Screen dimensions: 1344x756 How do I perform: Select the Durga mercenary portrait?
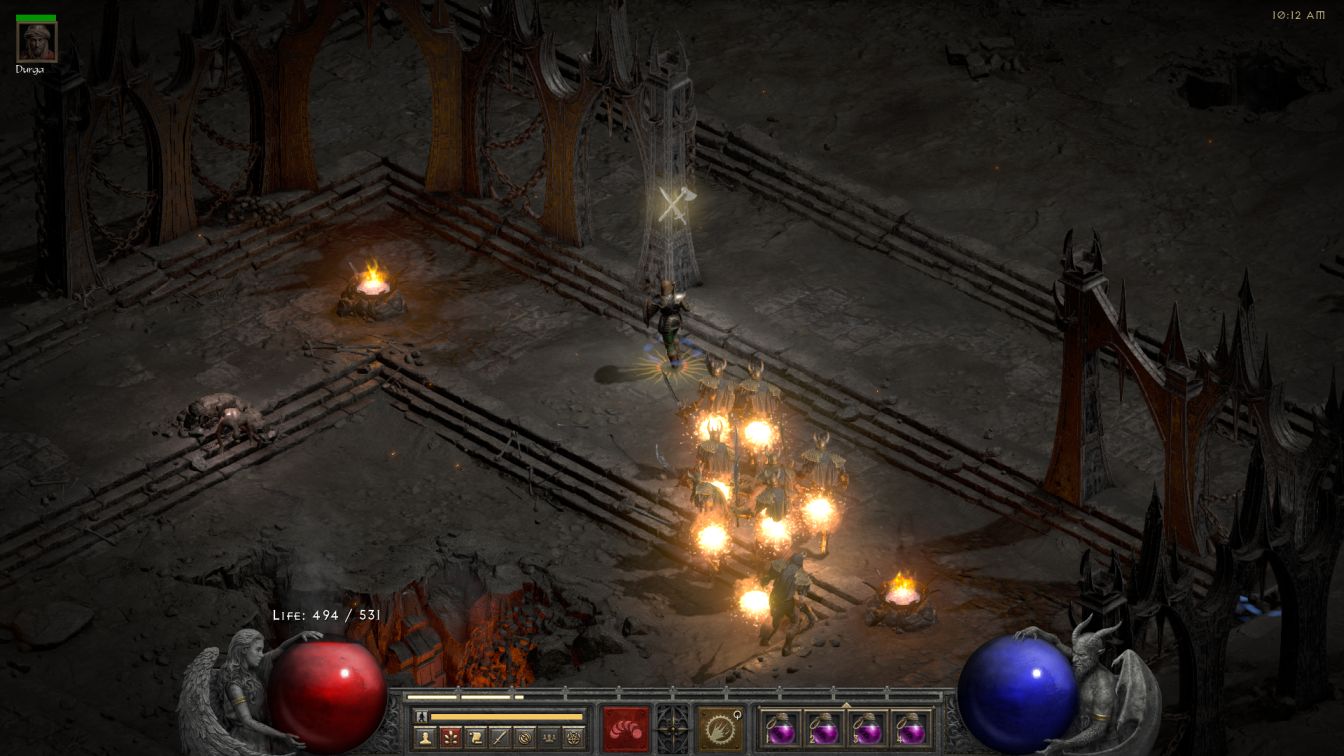[x=37, y=42]
